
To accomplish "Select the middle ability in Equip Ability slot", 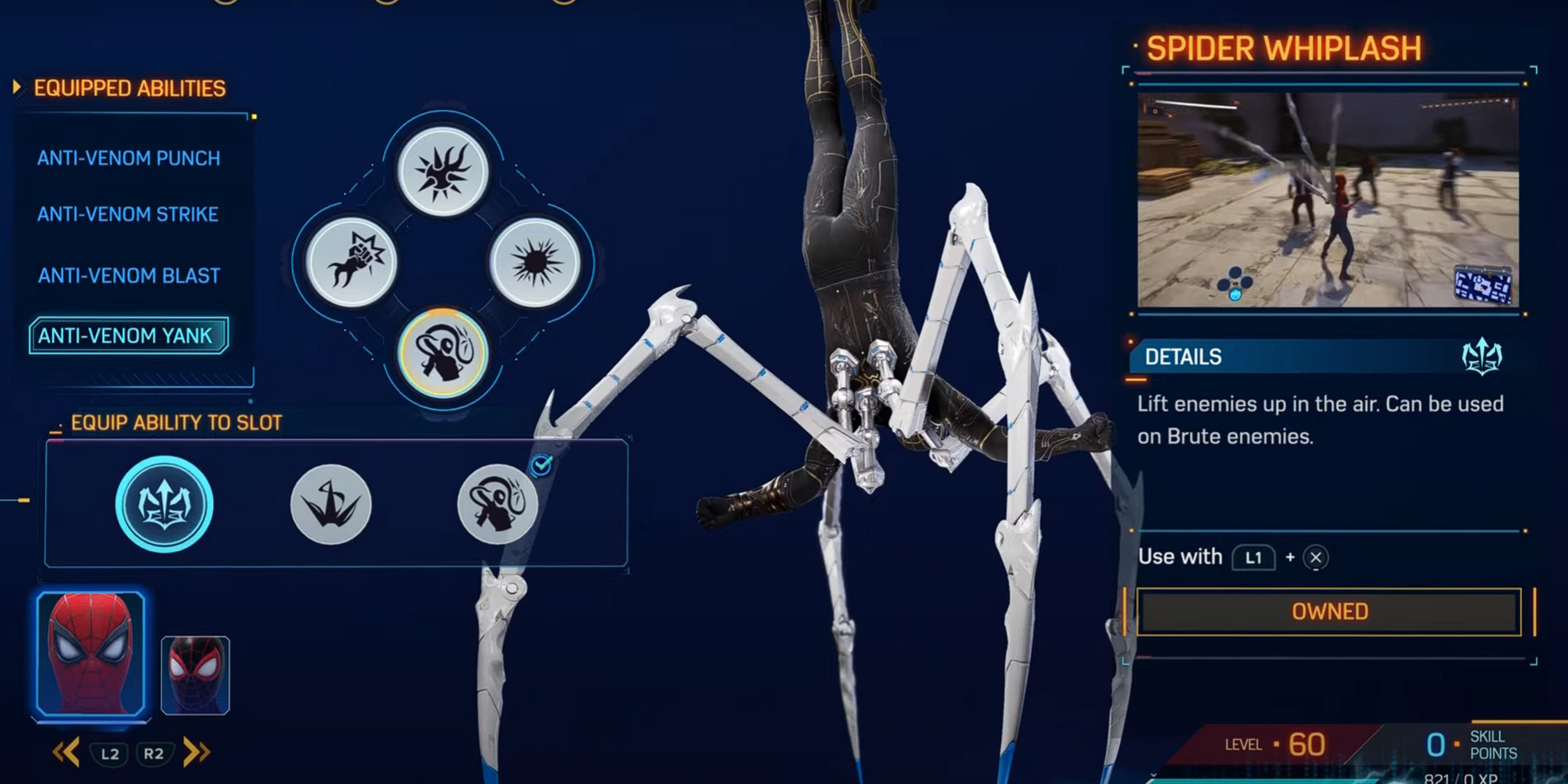I will [x=331, y=504].
